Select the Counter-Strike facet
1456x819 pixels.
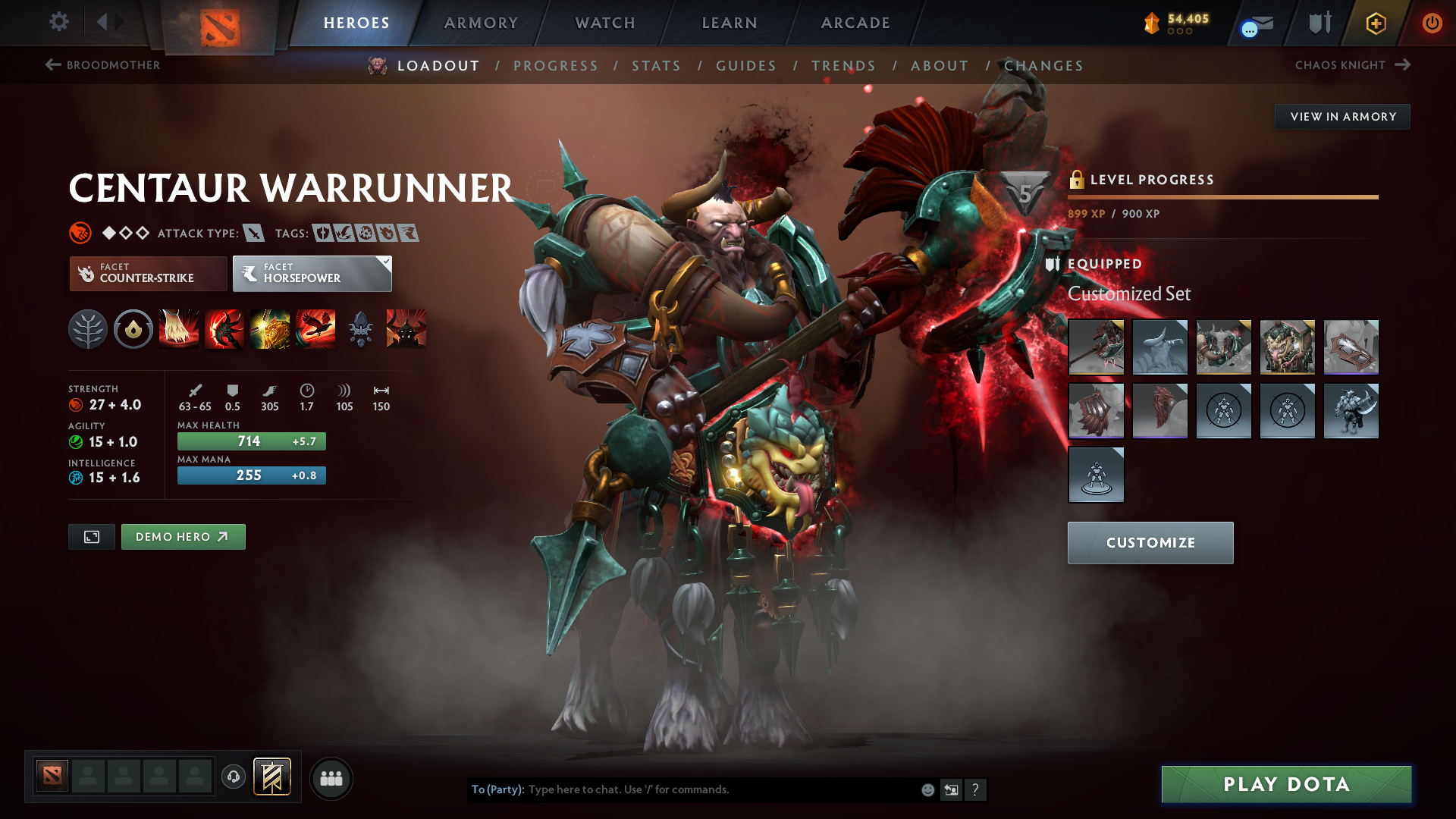(x=148, y=274)
